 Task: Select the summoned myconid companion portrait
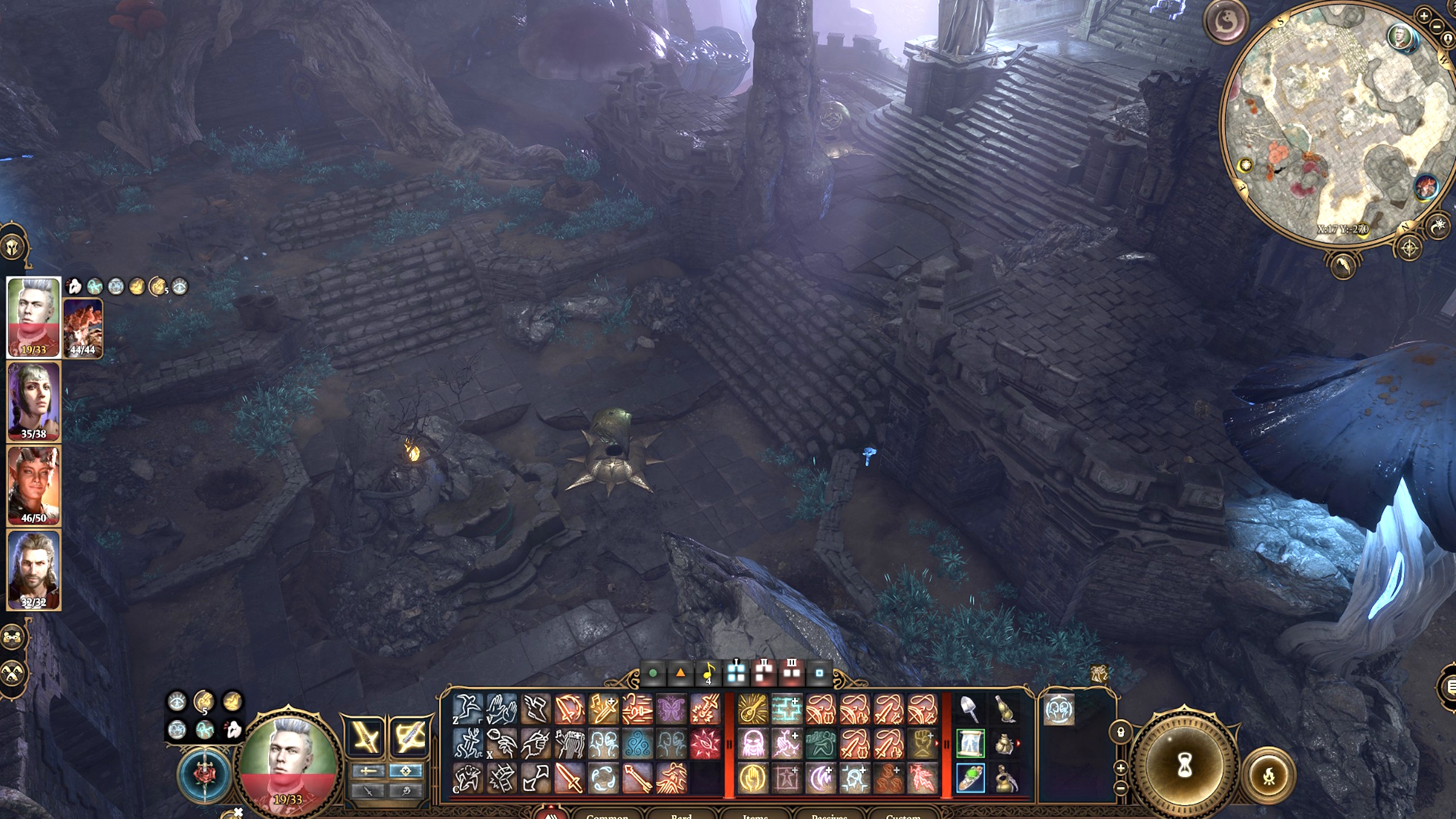coord(83,327)
